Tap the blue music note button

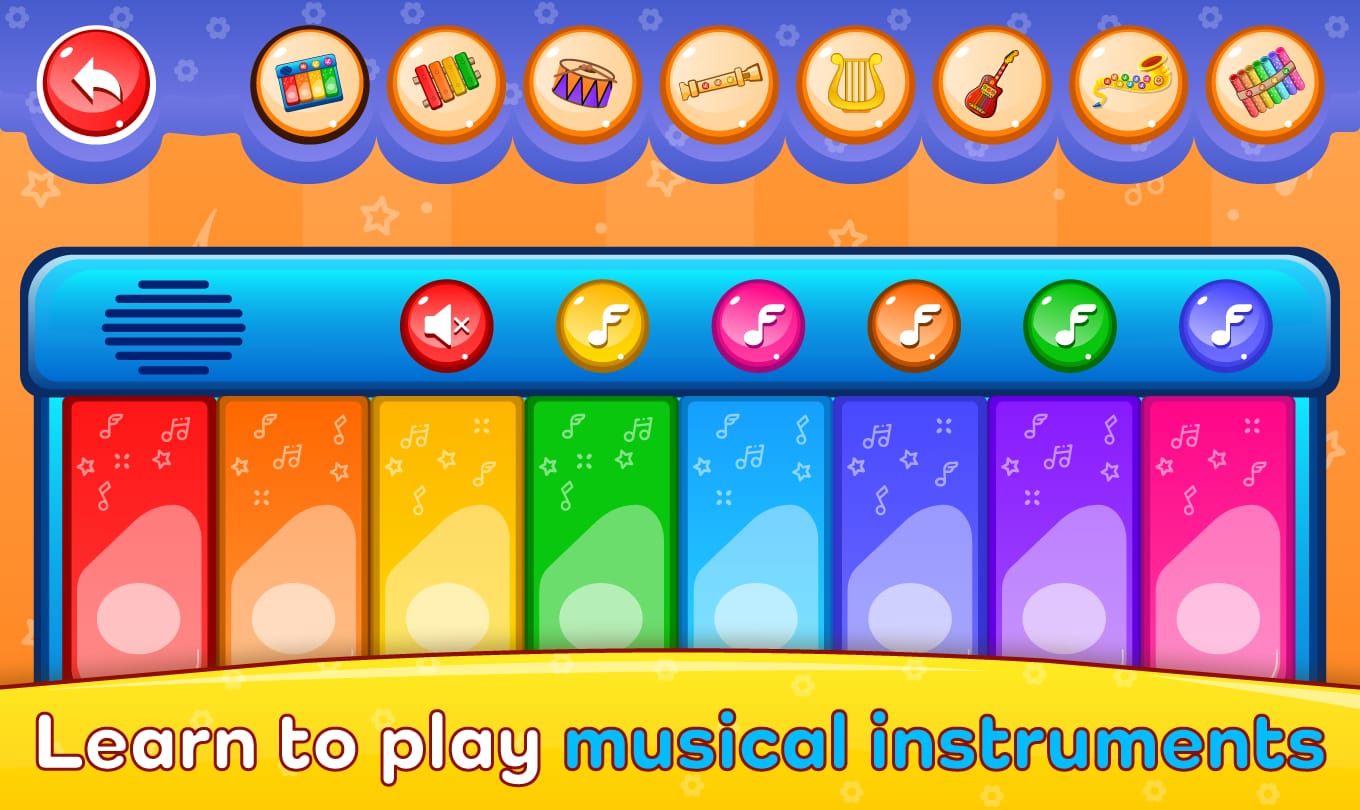[x=1225, y=324]
